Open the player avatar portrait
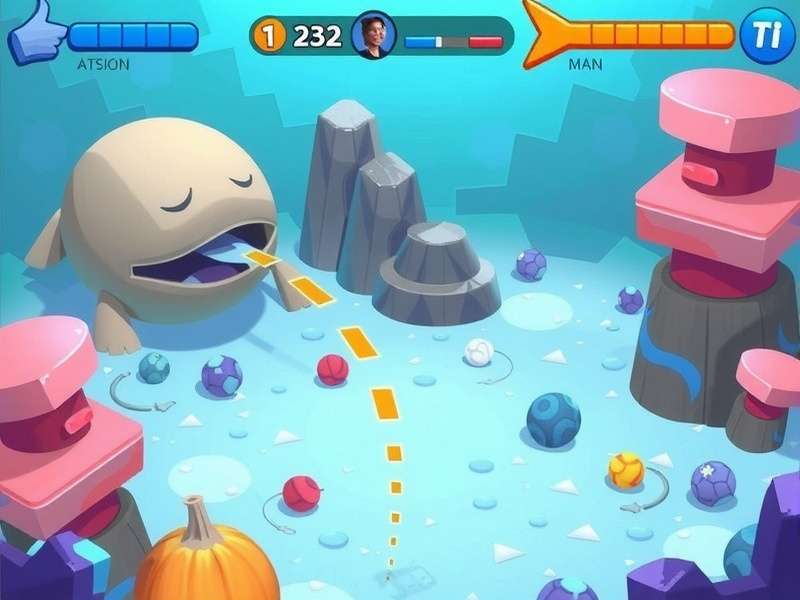The width and height of the screenshot is (800, 600). (374, 36)
